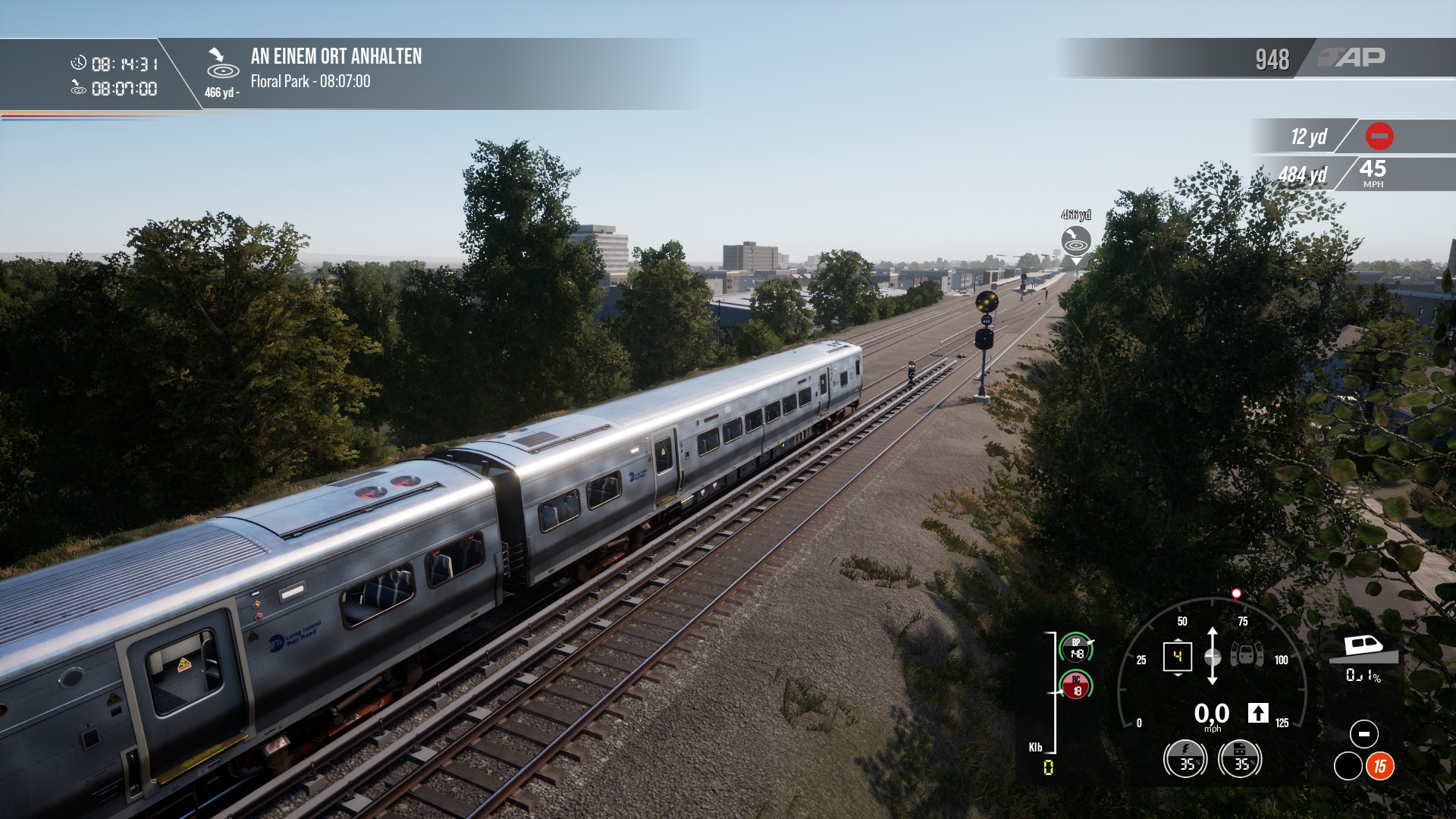Image resolution: width=1456 pixels, height=819 pixels.
Task: Select the lightning bolt power gauge
Action: click(1185, 758)
